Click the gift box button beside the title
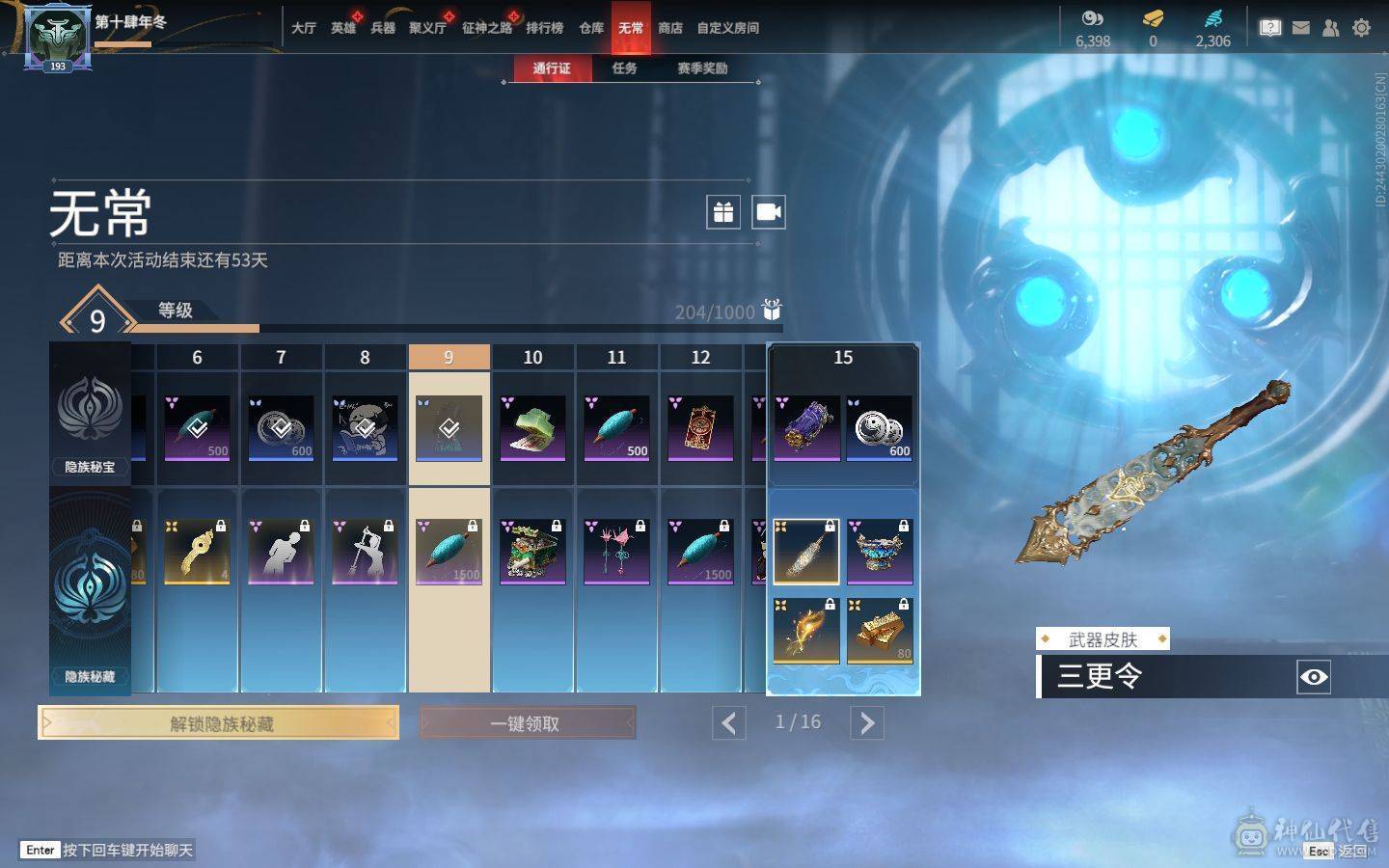The width and height of the screenshot is (1389, 868). click(723, 212)
